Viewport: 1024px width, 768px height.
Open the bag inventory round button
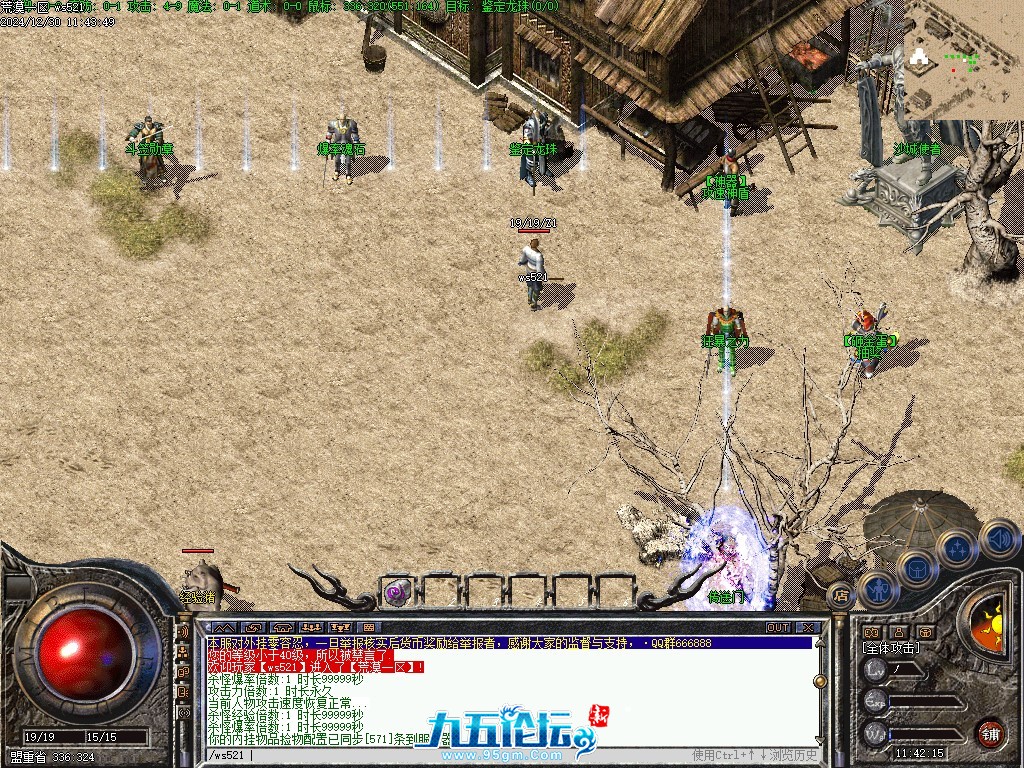tap(917, 569)
